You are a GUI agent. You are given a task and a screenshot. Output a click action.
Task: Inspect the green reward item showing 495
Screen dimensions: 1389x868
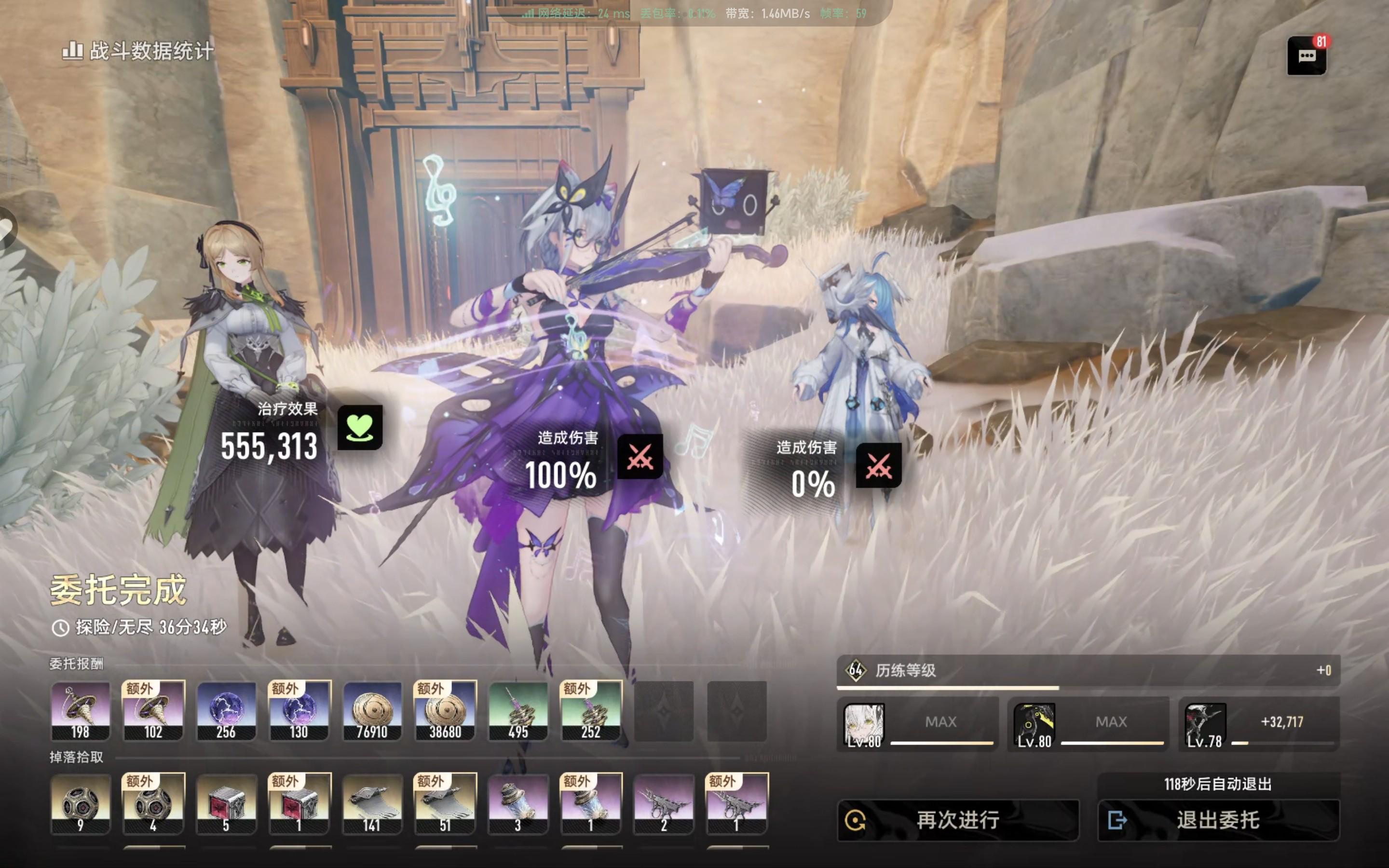517,711
